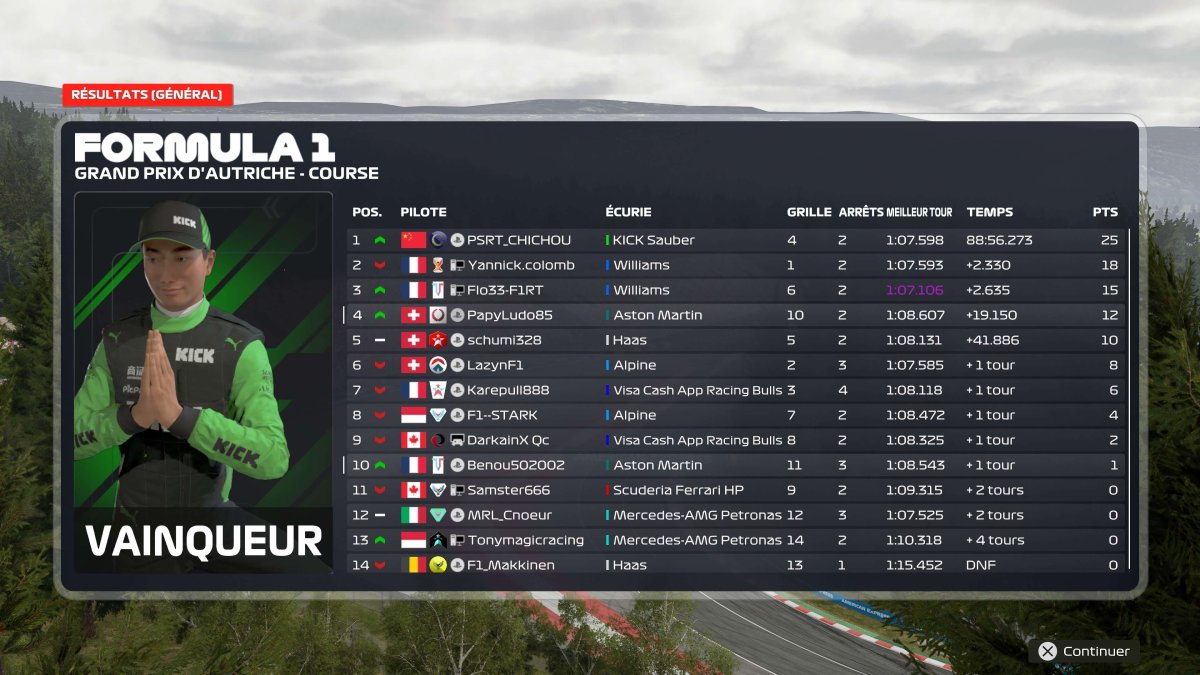
Task: Highlight the MRL_Cnoeur driver row
Action: coord(735,515)
